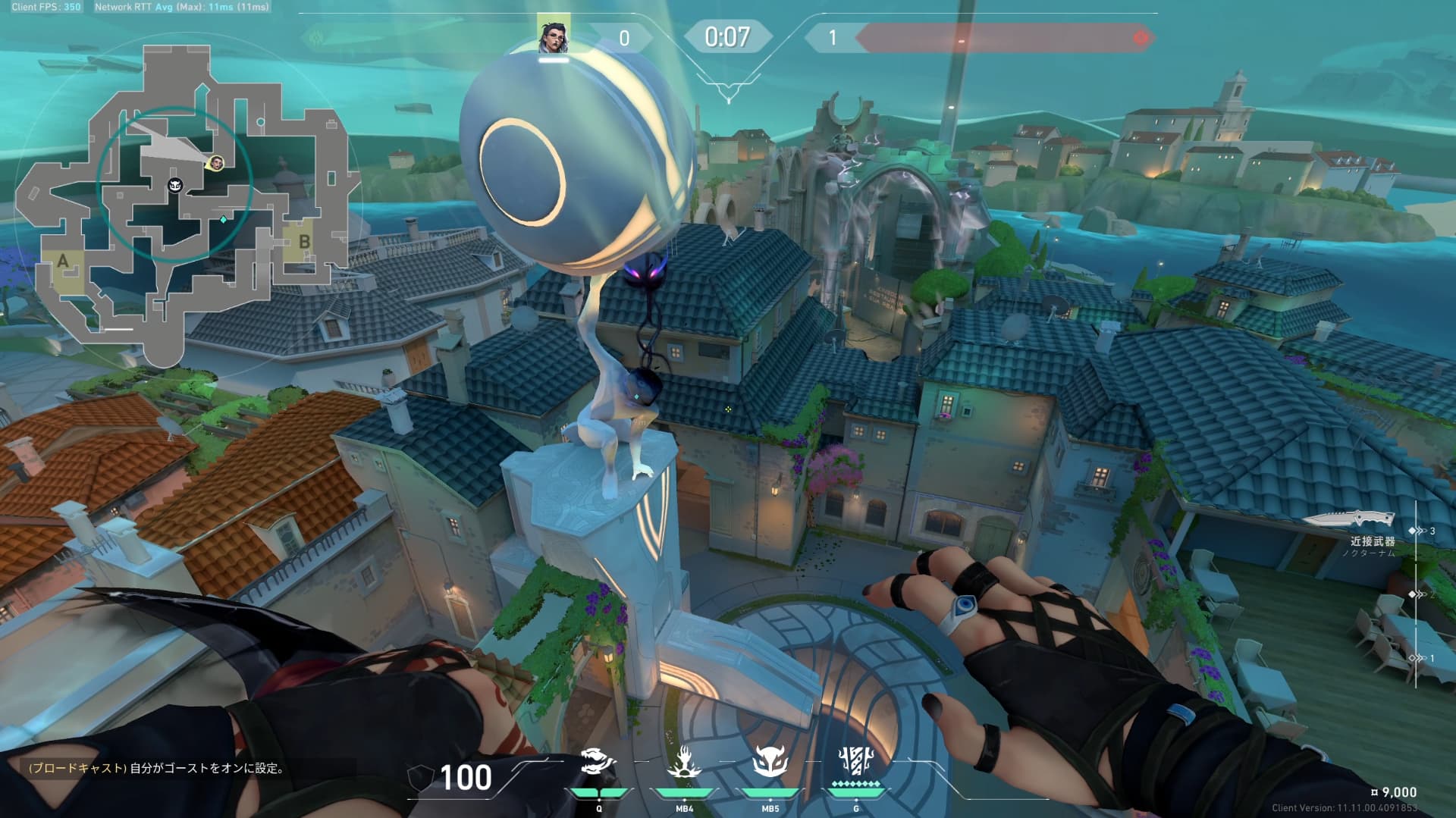
Task: Mark the A site on the minimap
Action: [63, 262]
